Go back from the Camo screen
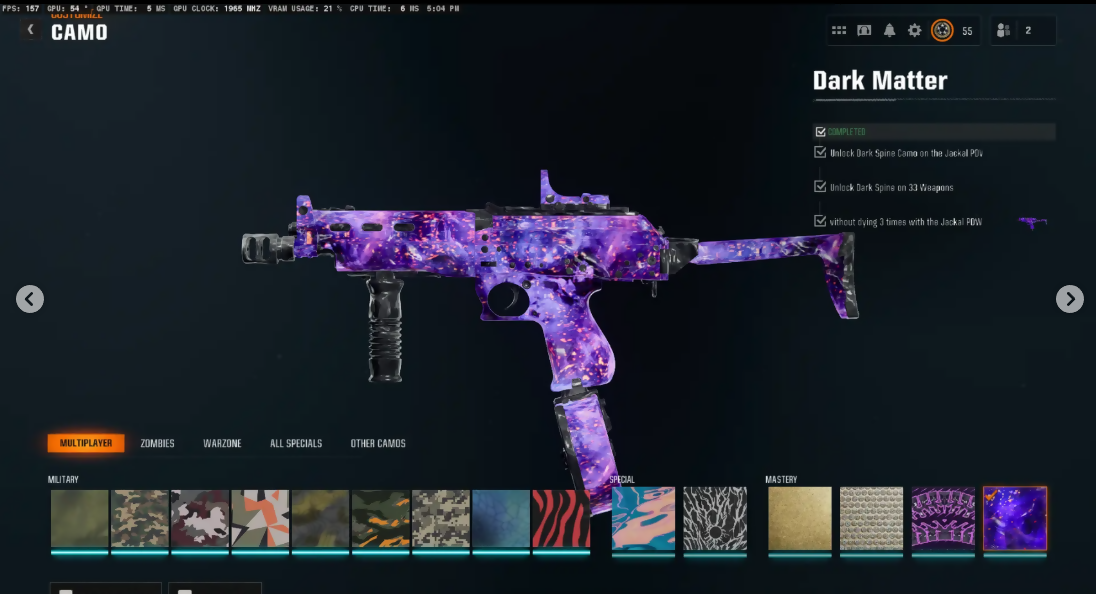The width and height of the screenshot is (1096, 594). [30, 30]
